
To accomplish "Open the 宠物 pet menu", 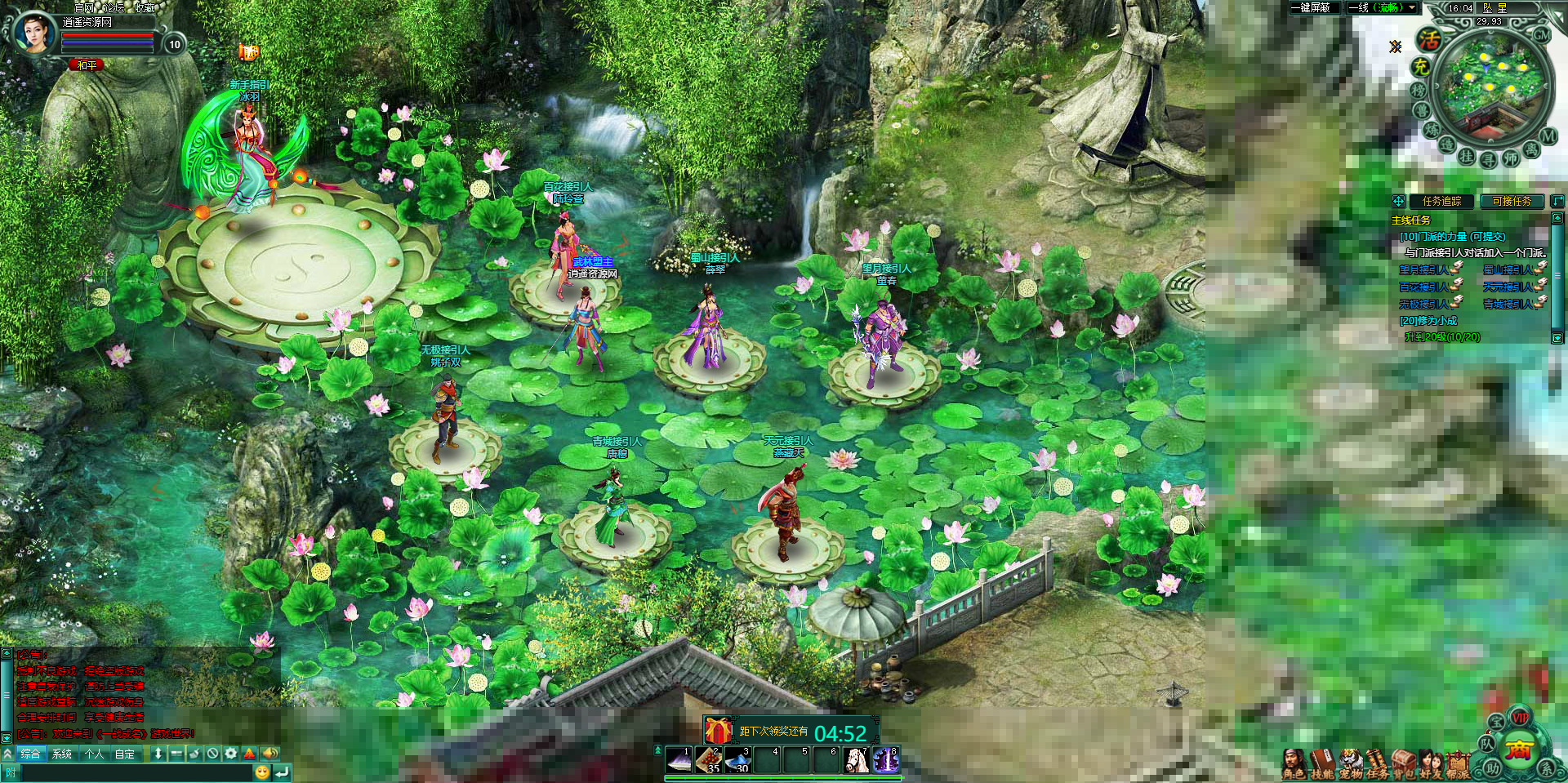I will click(x=1350, y=763).
